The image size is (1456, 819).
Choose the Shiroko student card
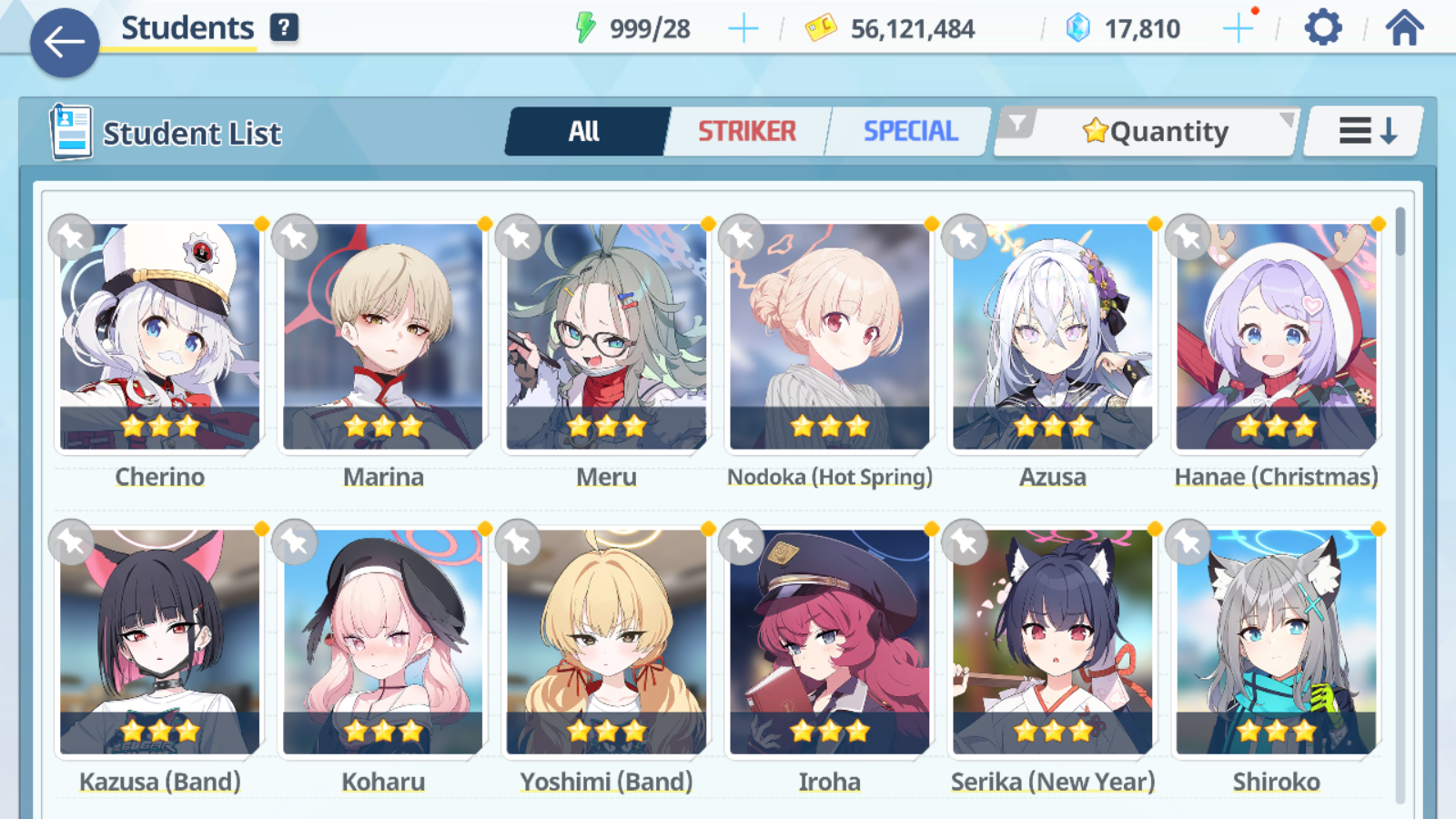pyautogui.click(x=1276, y=642)
